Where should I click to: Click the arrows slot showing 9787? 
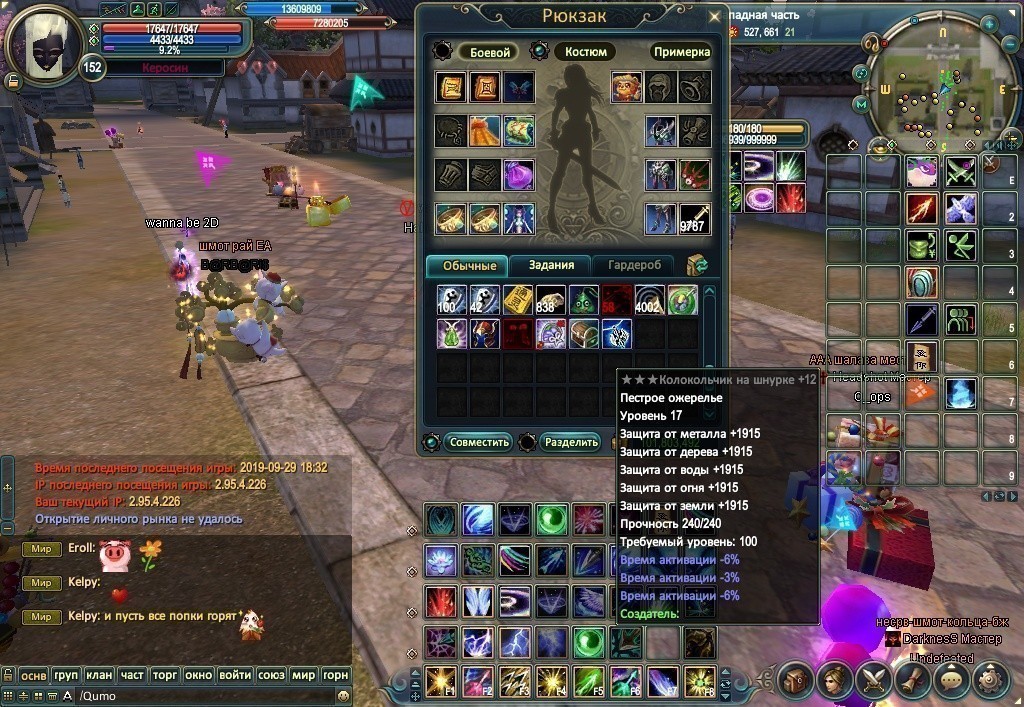pos(693,218)
